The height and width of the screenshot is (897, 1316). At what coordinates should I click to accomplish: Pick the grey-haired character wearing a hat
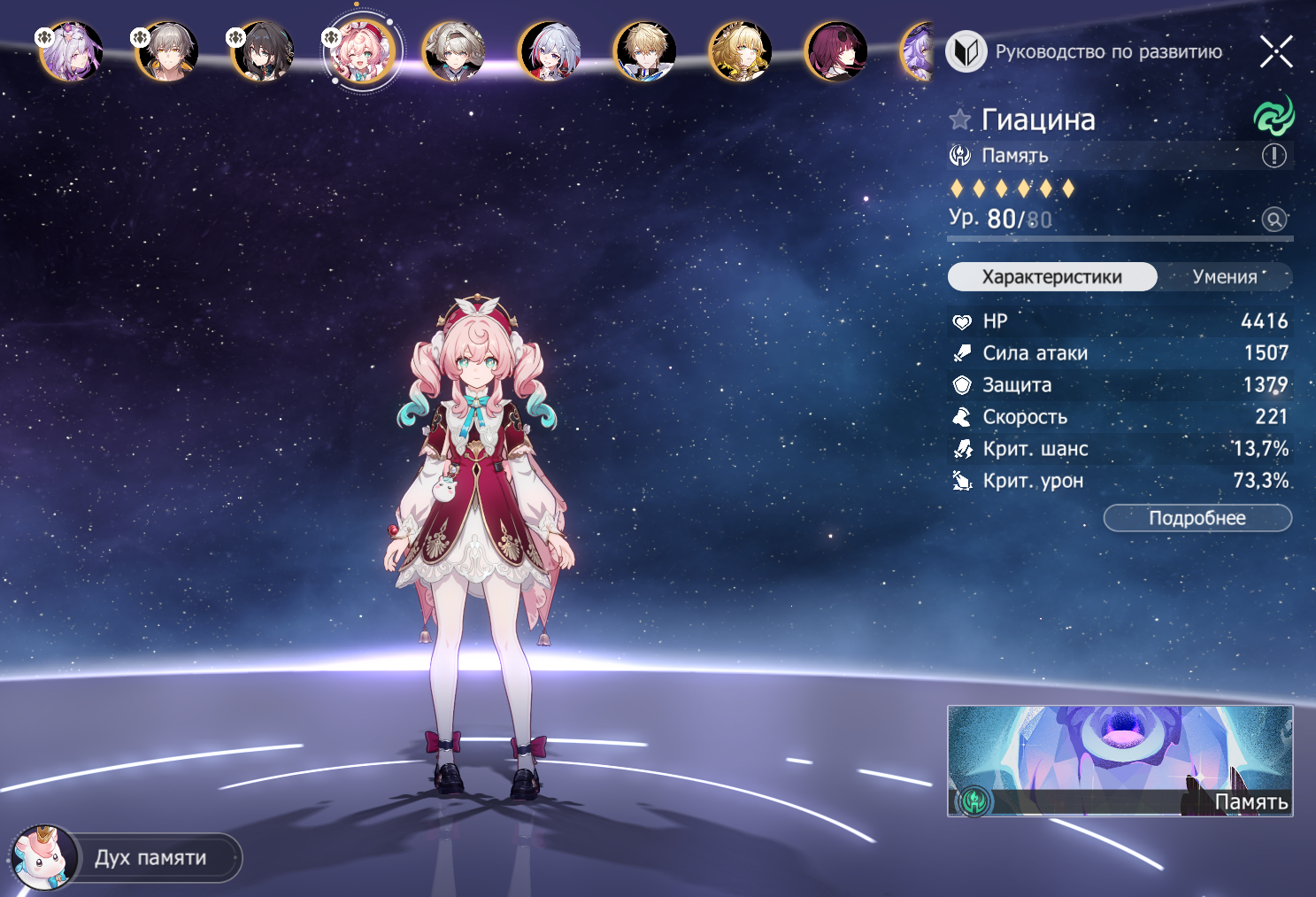454,51
